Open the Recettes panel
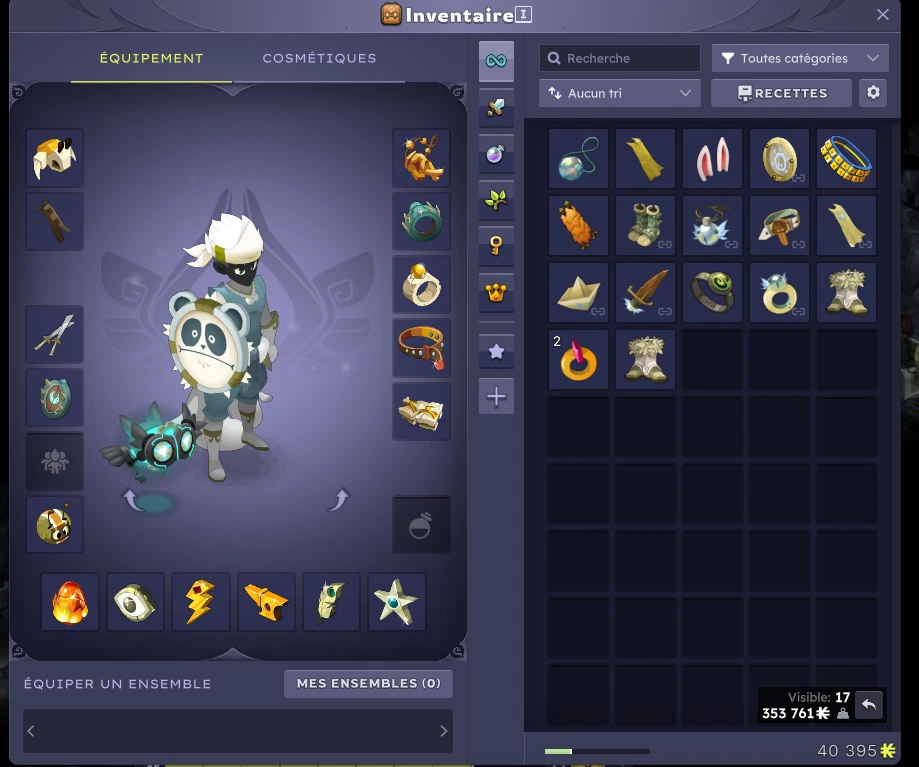919x767 pixels. (x=781, y=93)
